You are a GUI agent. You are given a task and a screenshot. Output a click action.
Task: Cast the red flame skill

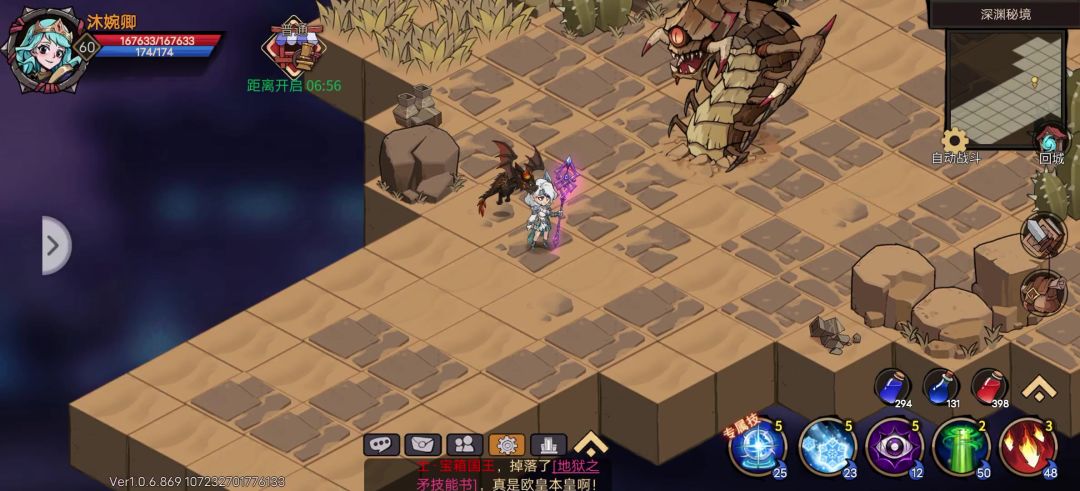[x=1027, y=446]
